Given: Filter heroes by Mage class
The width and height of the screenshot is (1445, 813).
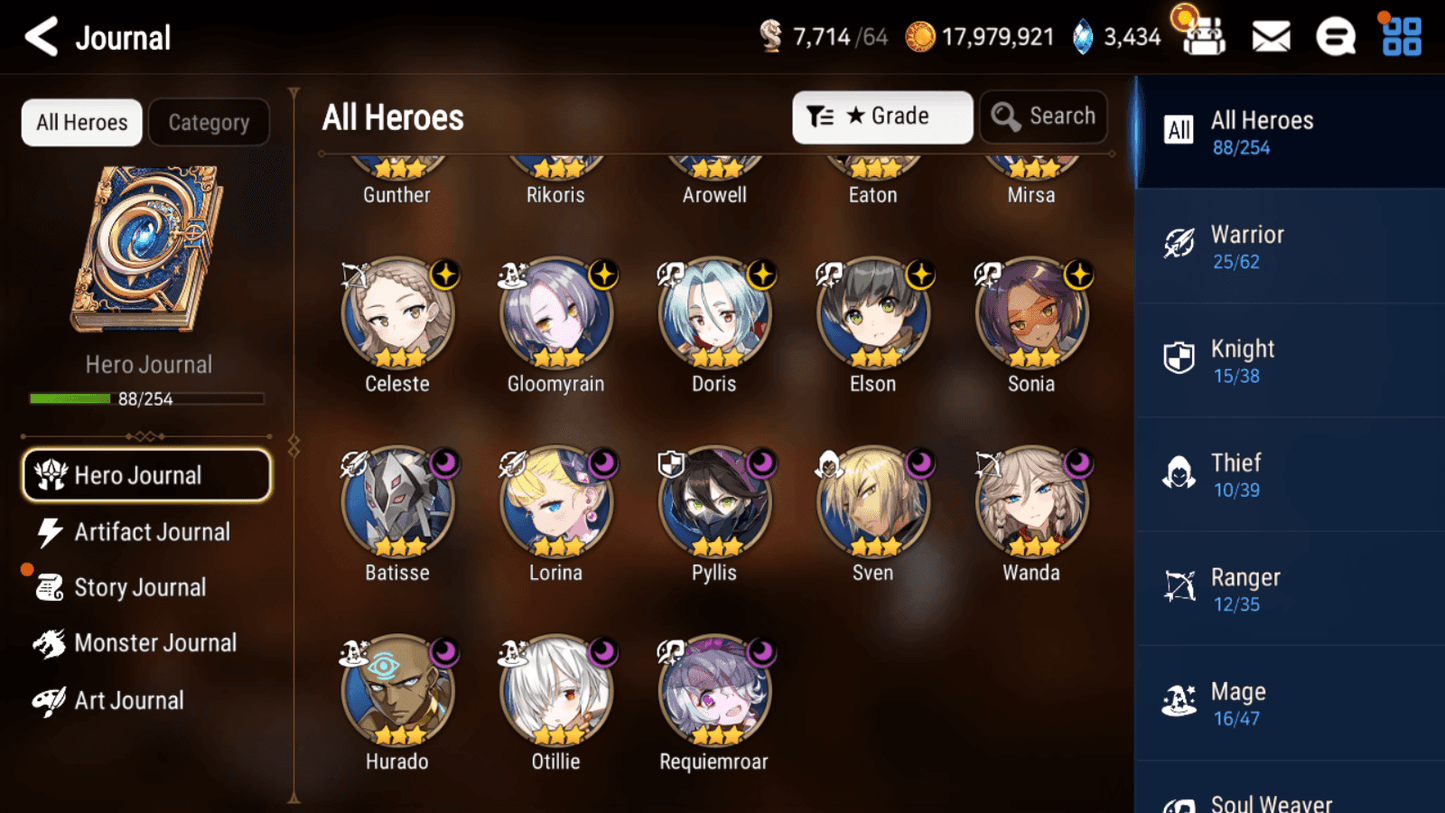Looking at the screenshot, I should (1289, 703).
